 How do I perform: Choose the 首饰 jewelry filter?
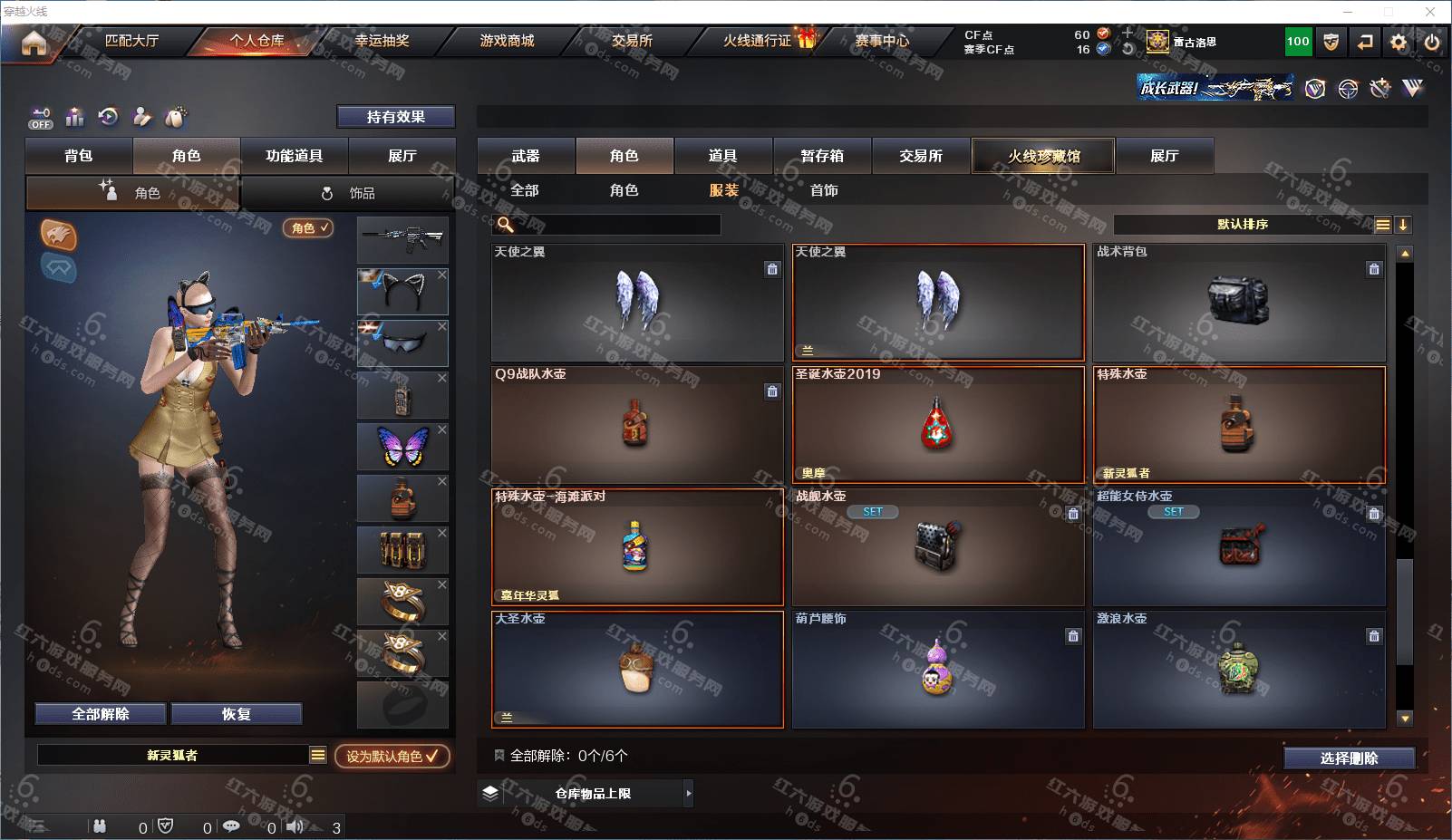click(824, 190)
